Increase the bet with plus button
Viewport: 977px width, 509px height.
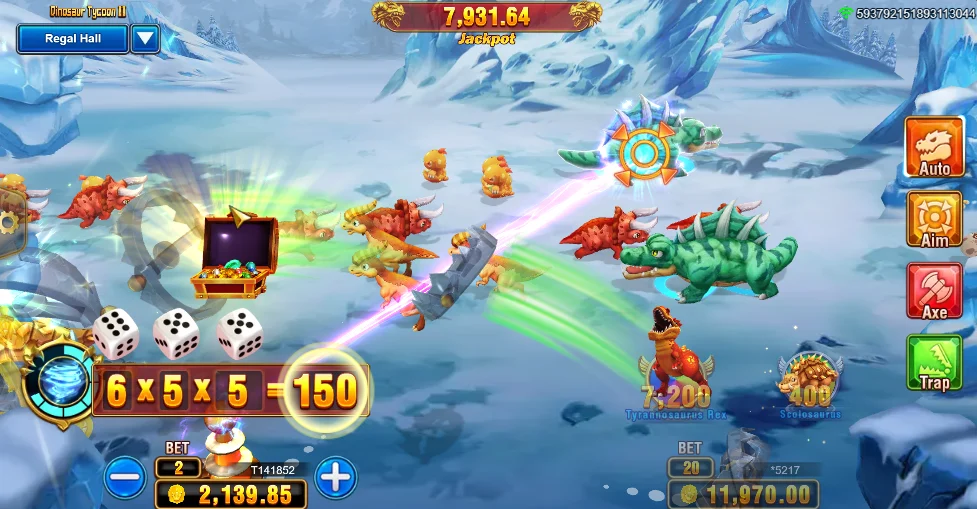pos(336,478)
